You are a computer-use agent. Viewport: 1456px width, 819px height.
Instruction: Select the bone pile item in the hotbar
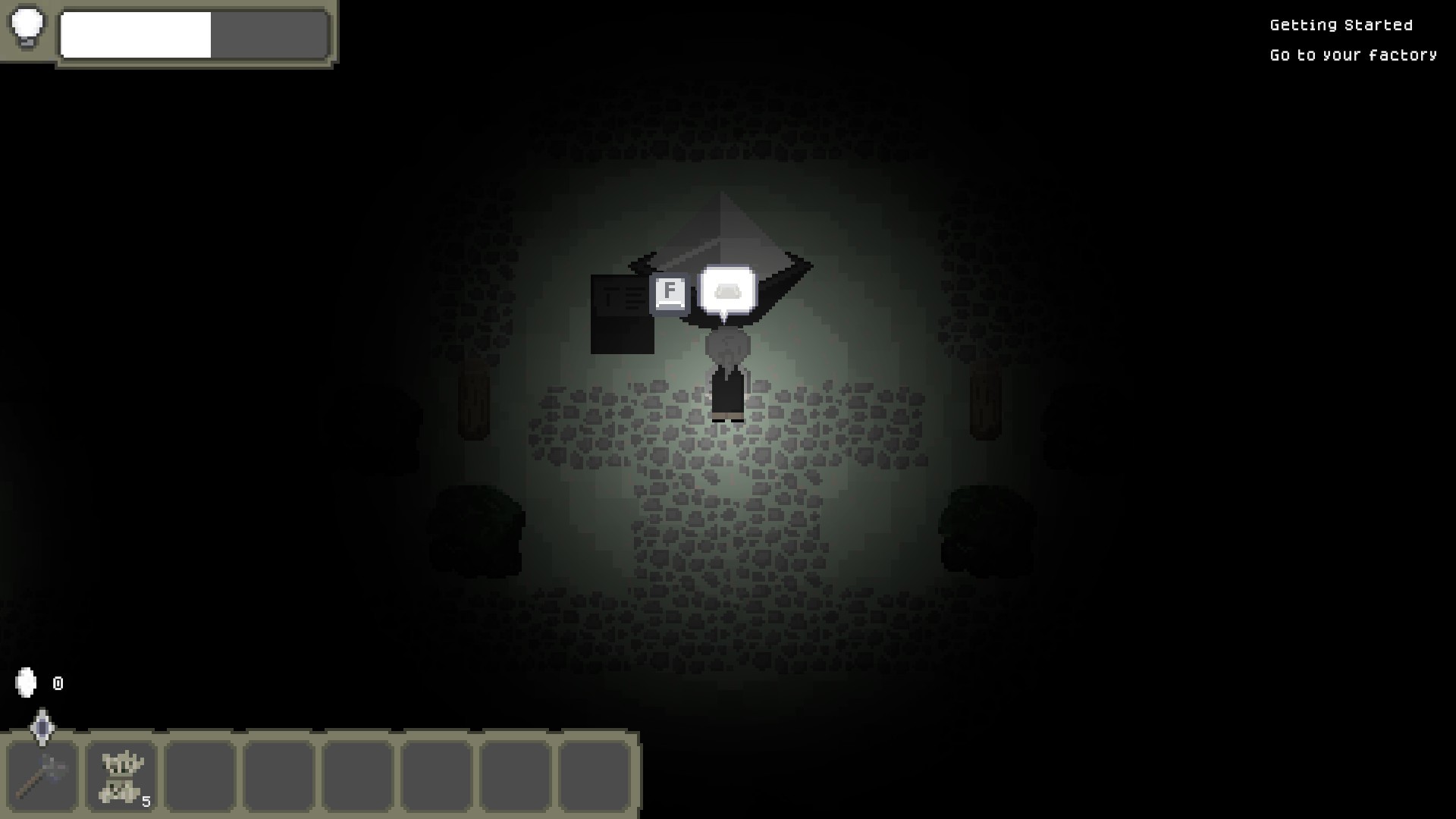121,775
